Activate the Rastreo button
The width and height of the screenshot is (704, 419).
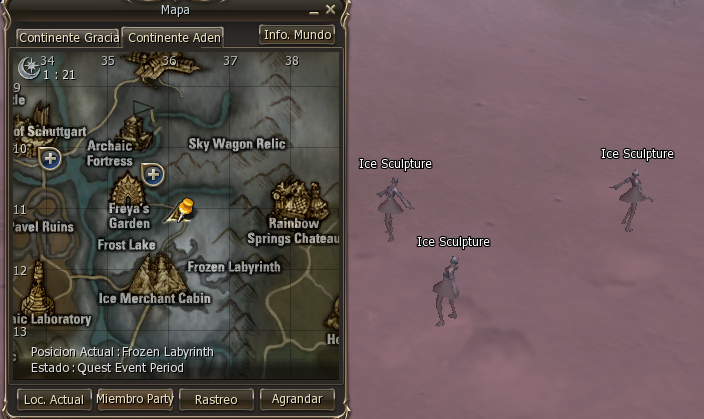pos(216,399)
